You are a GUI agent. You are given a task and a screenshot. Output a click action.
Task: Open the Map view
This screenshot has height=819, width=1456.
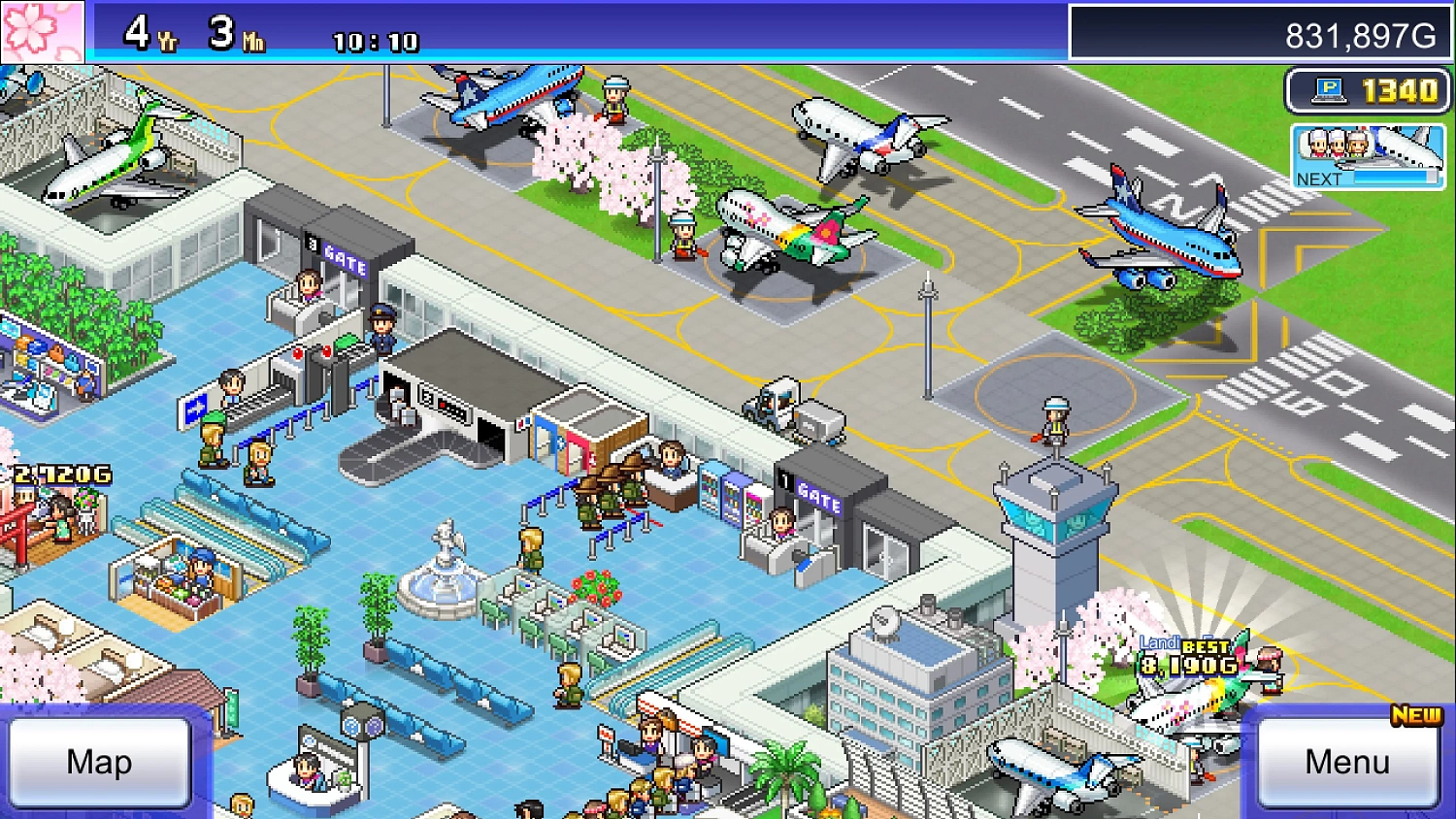[x=100, y=763]
